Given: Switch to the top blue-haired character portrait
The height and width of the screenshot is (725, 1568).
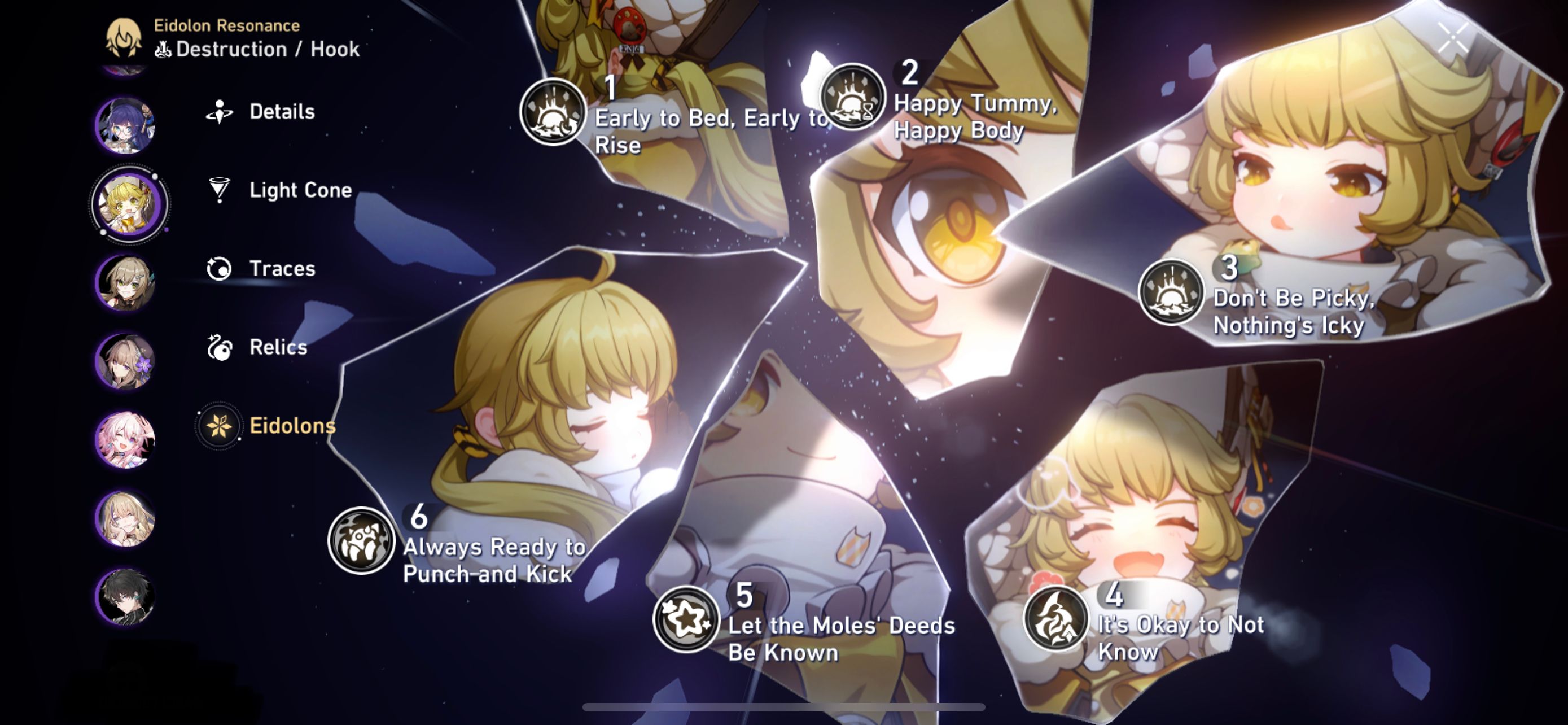Looking at the screenshot, I should [x=126, y=126].
